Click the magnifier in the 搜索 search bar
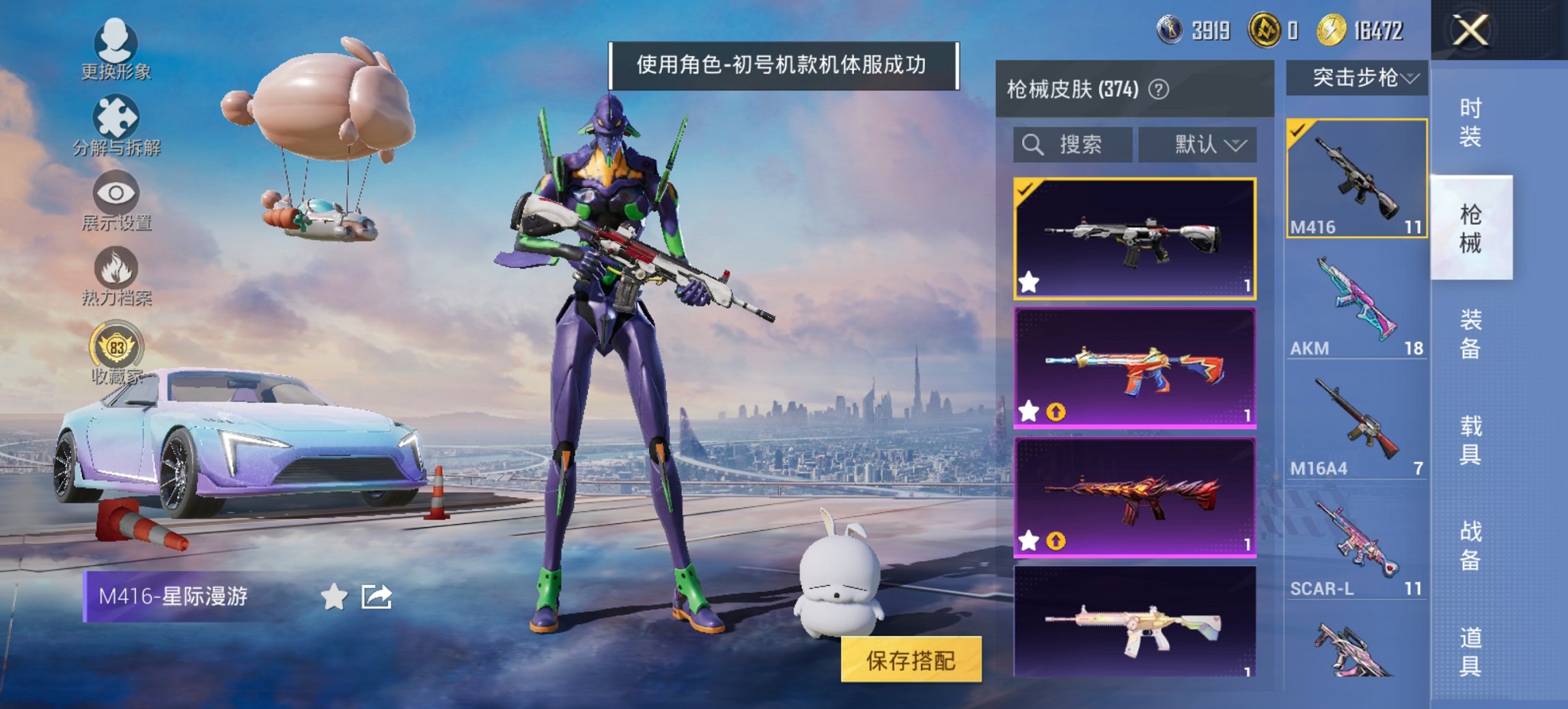This screenshot has height=709, width=1568. click(1031, 145)
